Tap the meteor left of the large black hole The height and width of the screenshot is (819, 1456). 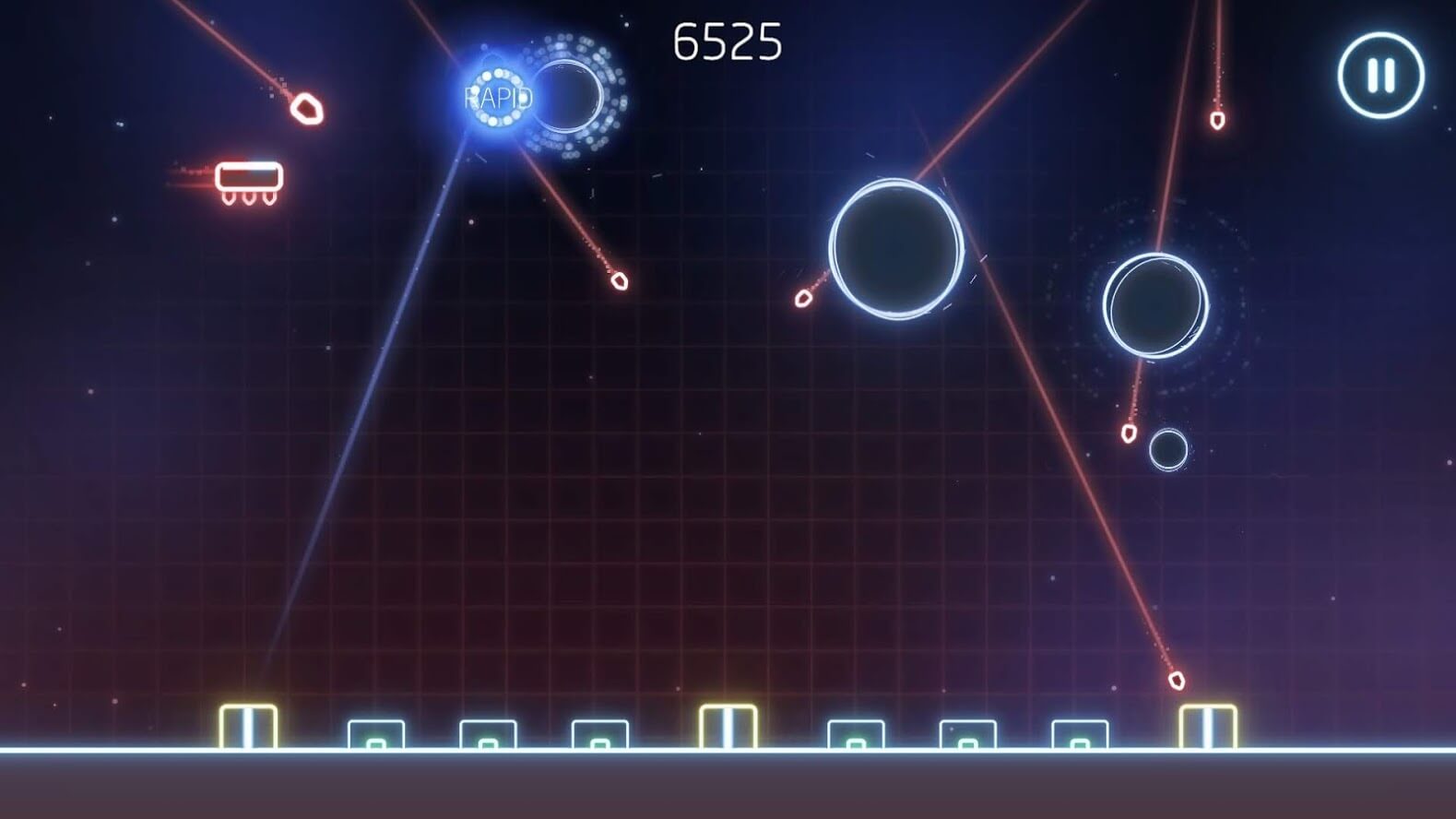[803, 299]
